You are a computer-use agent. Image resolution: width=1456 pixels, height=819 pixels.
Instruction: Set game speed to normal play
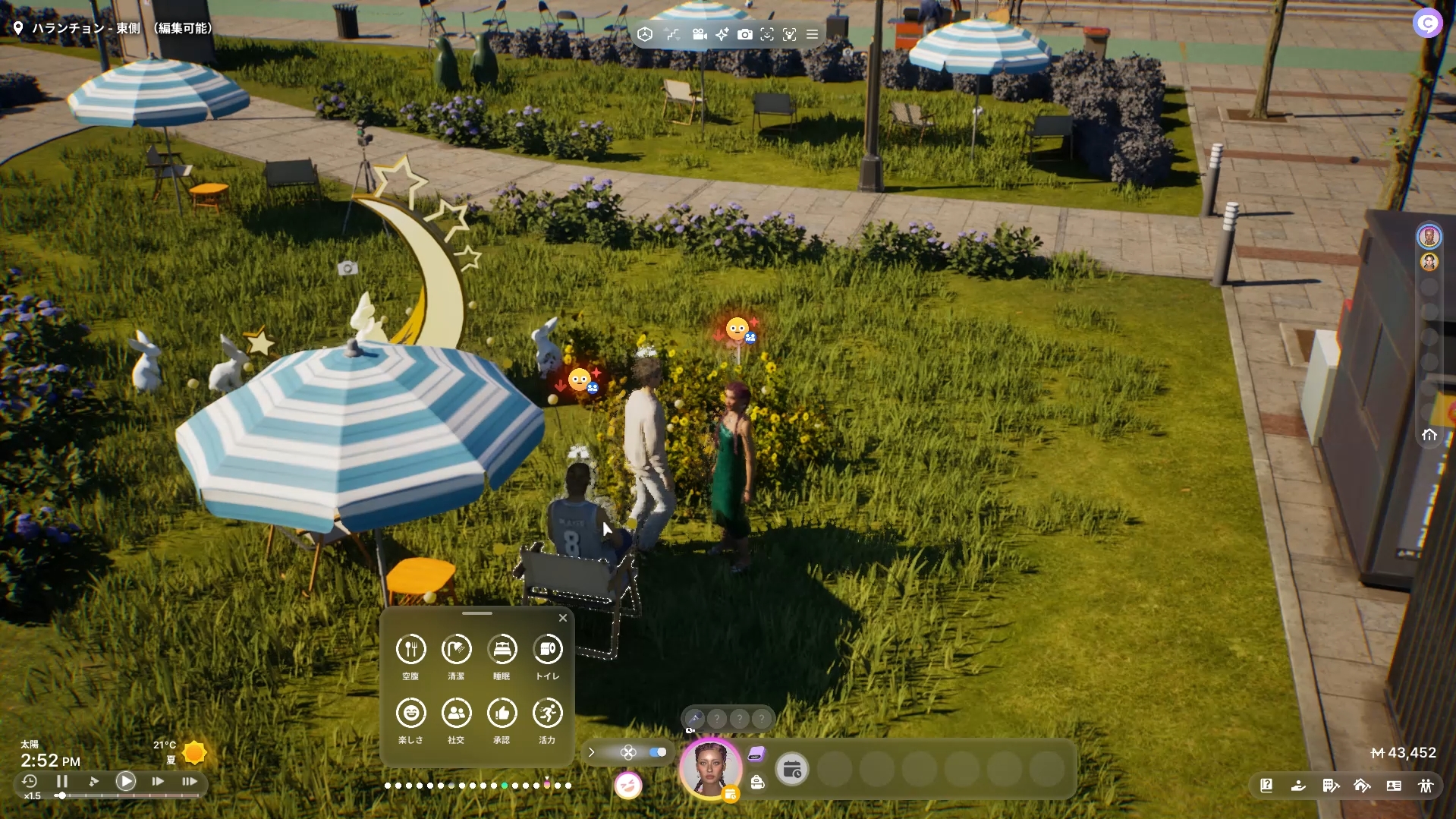(126, 781)
